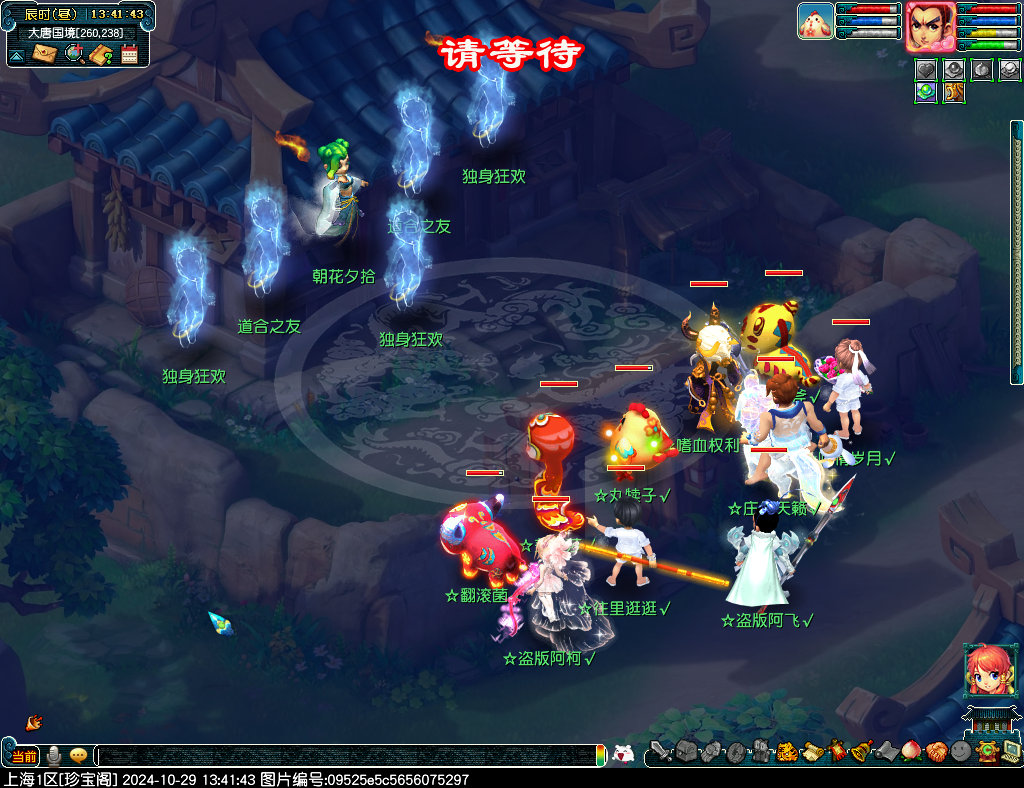1024x788 pixels.
Task: Open the sword attack icon in toolbar
Action: coord(659,751)
